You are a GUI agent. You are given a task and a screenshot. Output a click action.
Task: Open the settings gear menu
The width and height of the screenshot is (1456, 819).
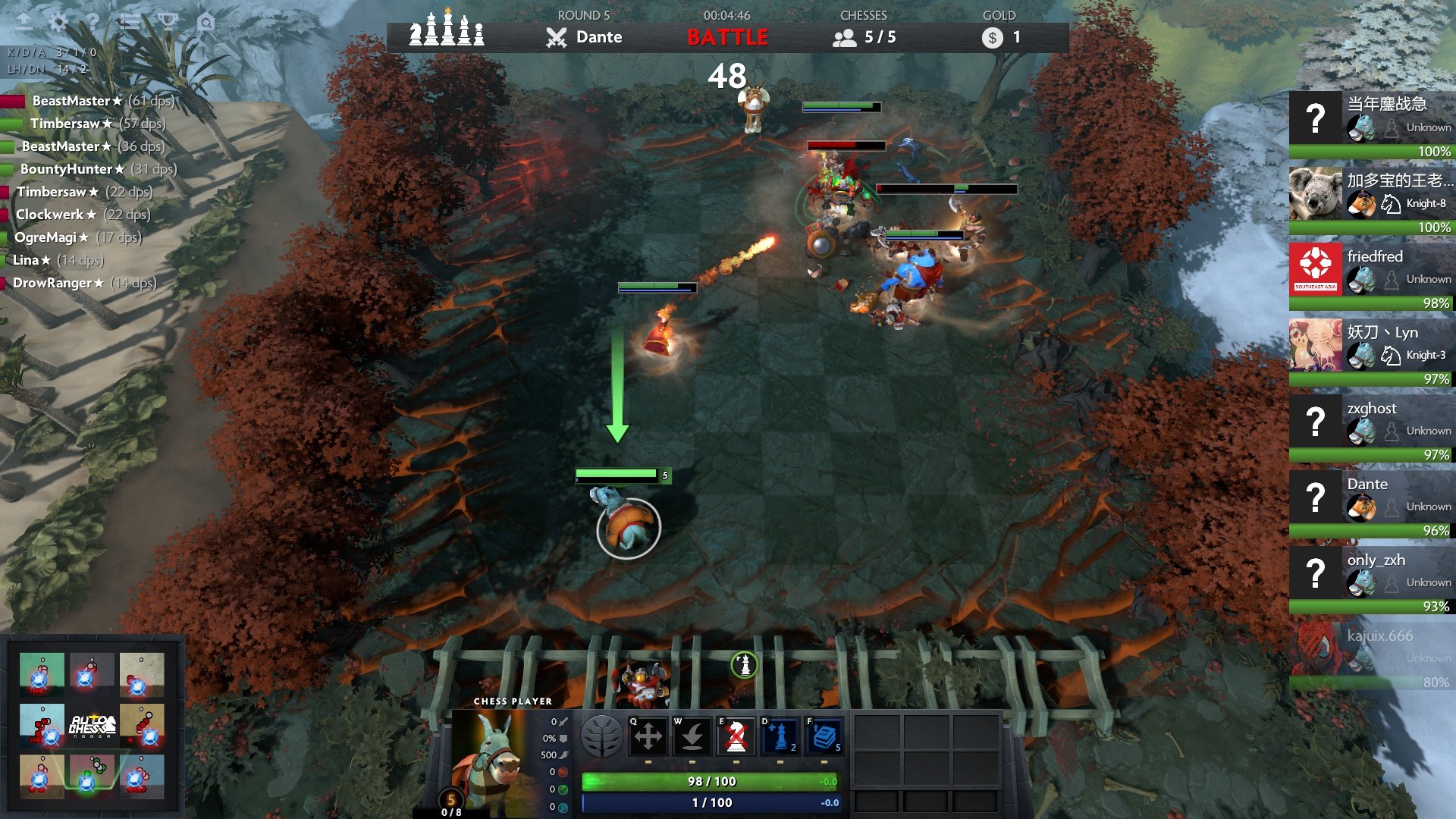pyautogui.click(x=58, y=22)
